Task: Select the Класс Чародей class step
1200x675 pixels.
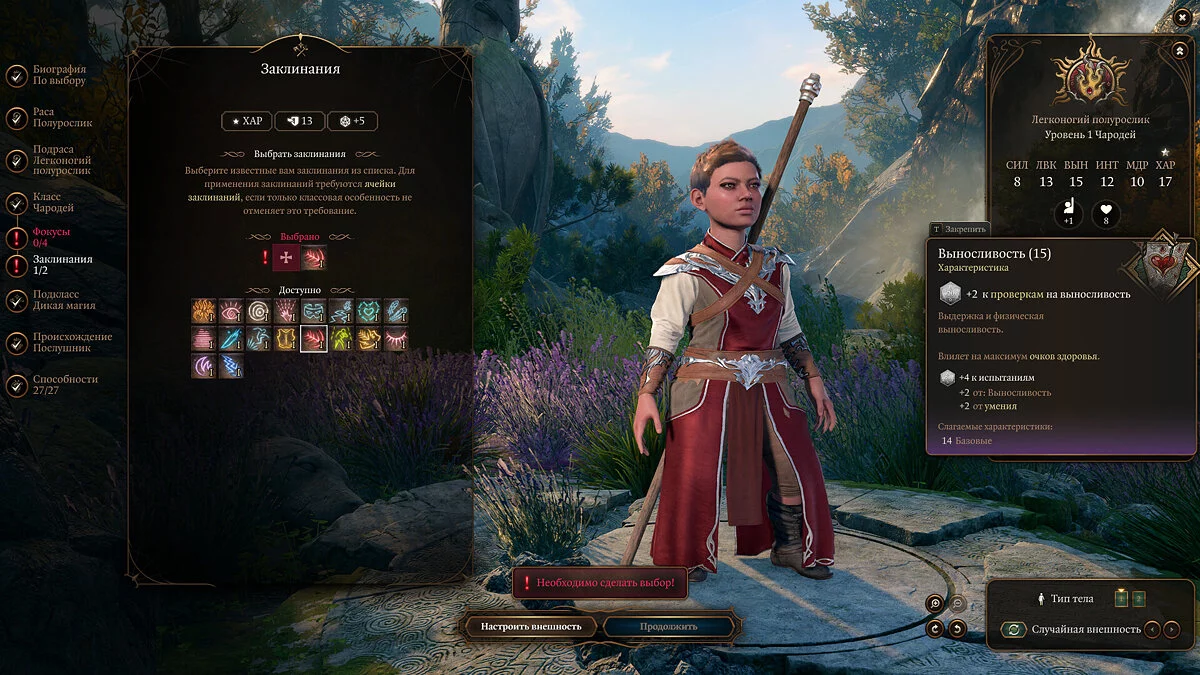Action: 53,202
